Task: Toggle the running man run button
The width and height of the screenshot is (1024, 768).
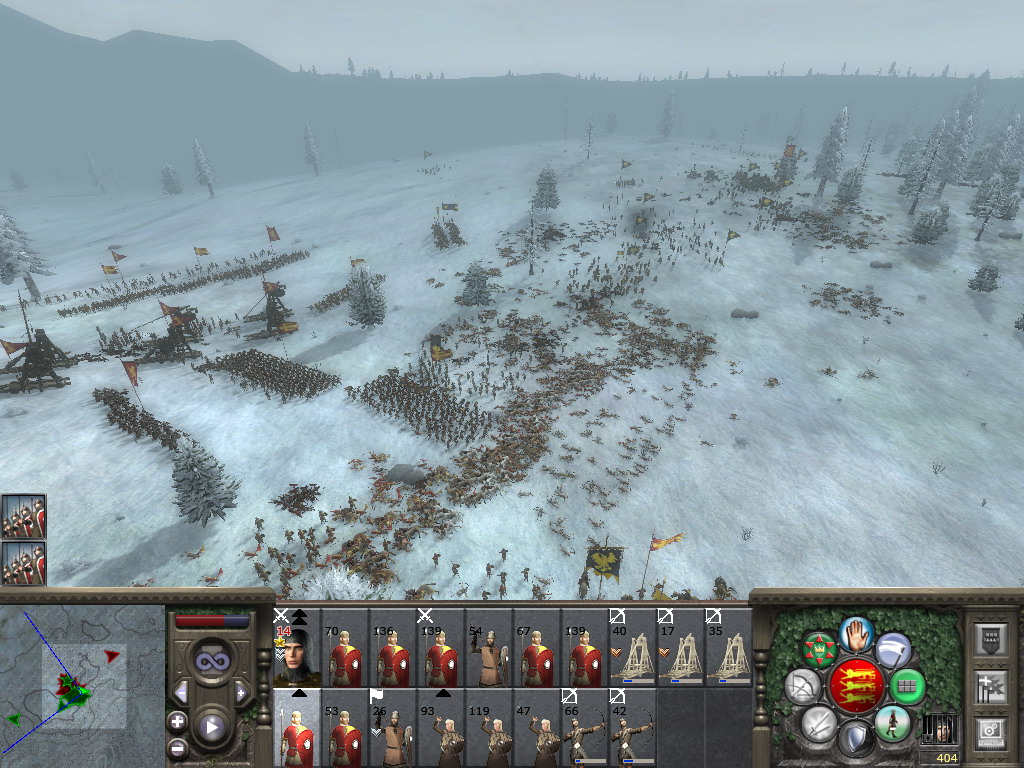Action: [x=892, y=722]
